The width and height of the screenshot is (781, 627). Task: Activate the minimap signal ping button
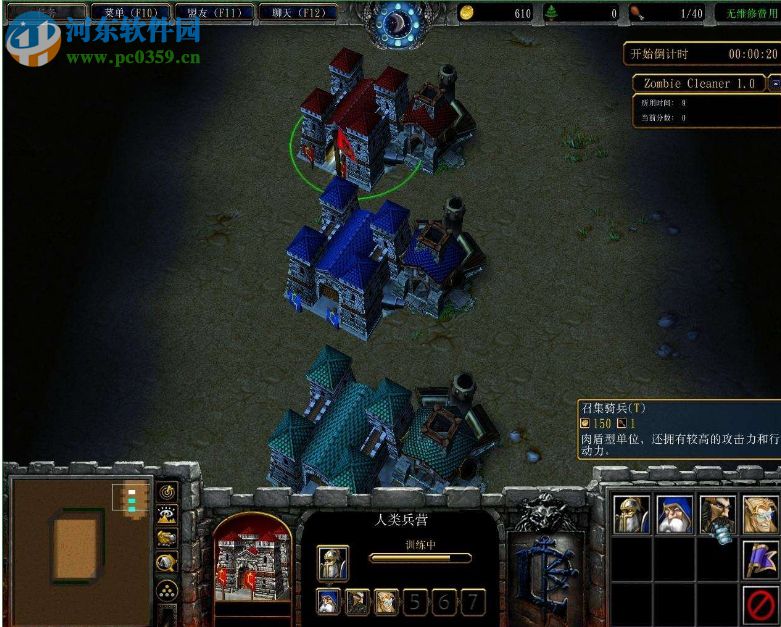click(x=167, y=491)
